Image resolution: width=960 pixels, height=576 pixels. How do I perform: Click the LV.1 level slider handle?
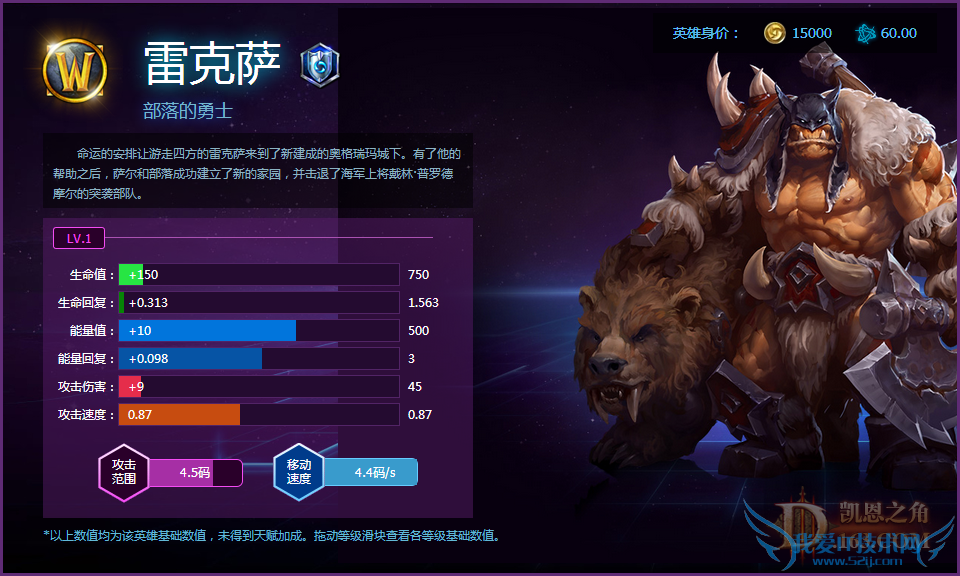pos(79,238)
